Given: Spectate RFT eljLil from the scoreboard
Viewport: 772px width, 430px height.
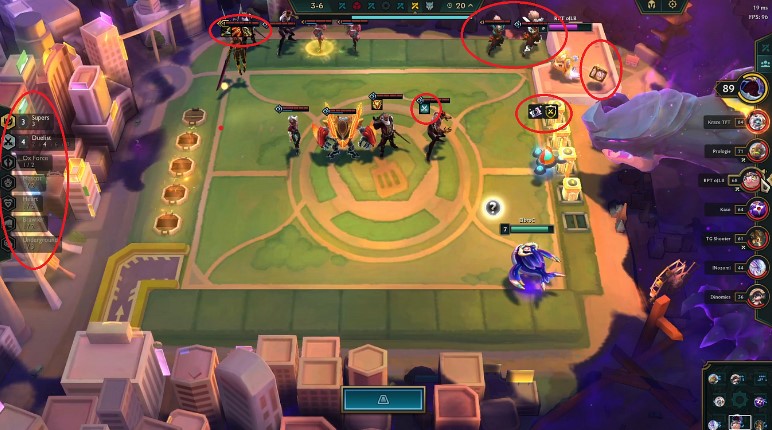Looking at the screenshot, I should (x=757, y=180).
